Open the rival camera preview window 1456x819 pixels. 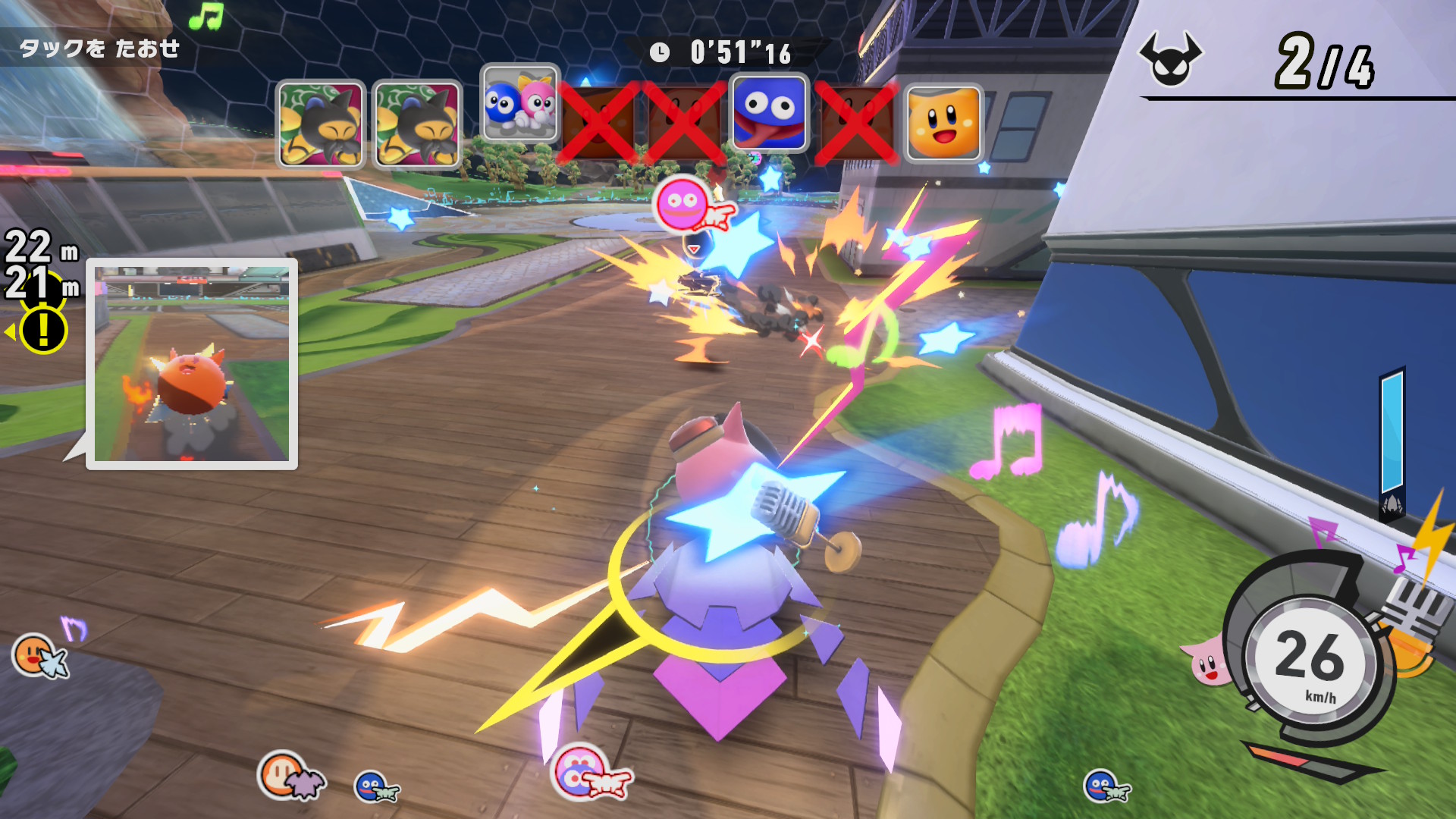192,363
